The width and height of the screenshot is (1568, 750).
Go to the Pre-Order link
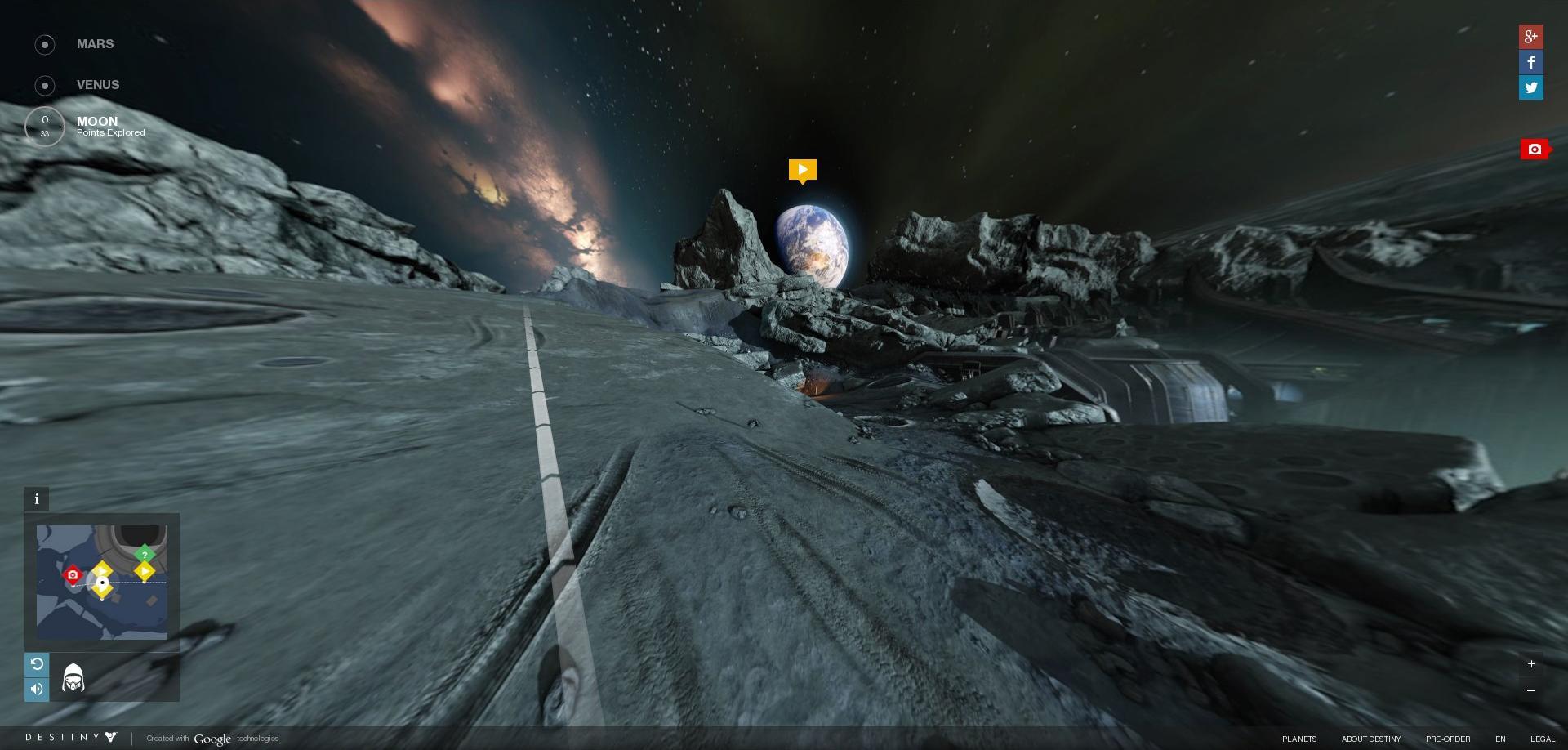coord(1447,739)
